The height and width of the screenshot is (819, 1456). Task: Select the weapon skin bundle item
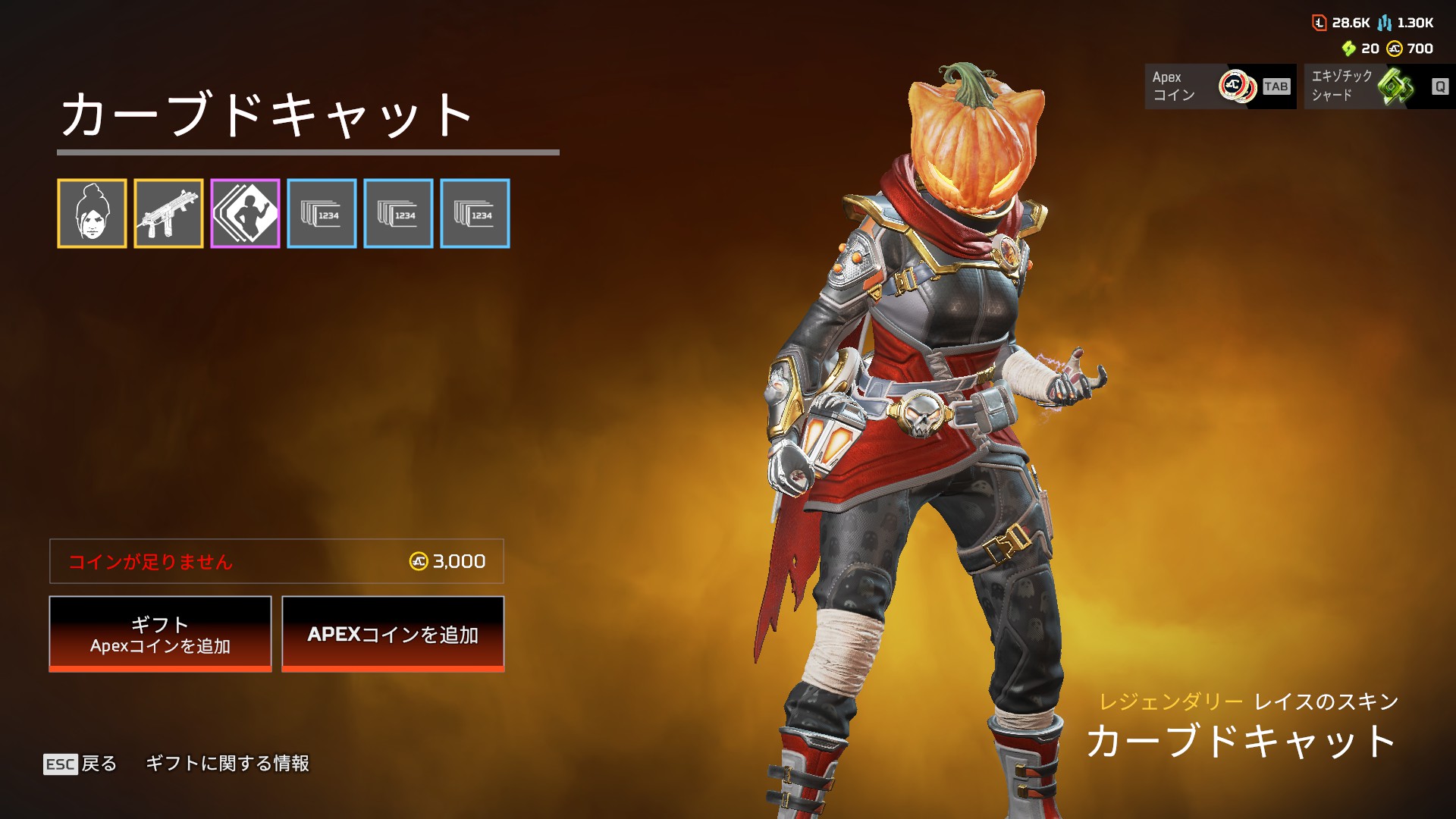click(x=168, y=214)
